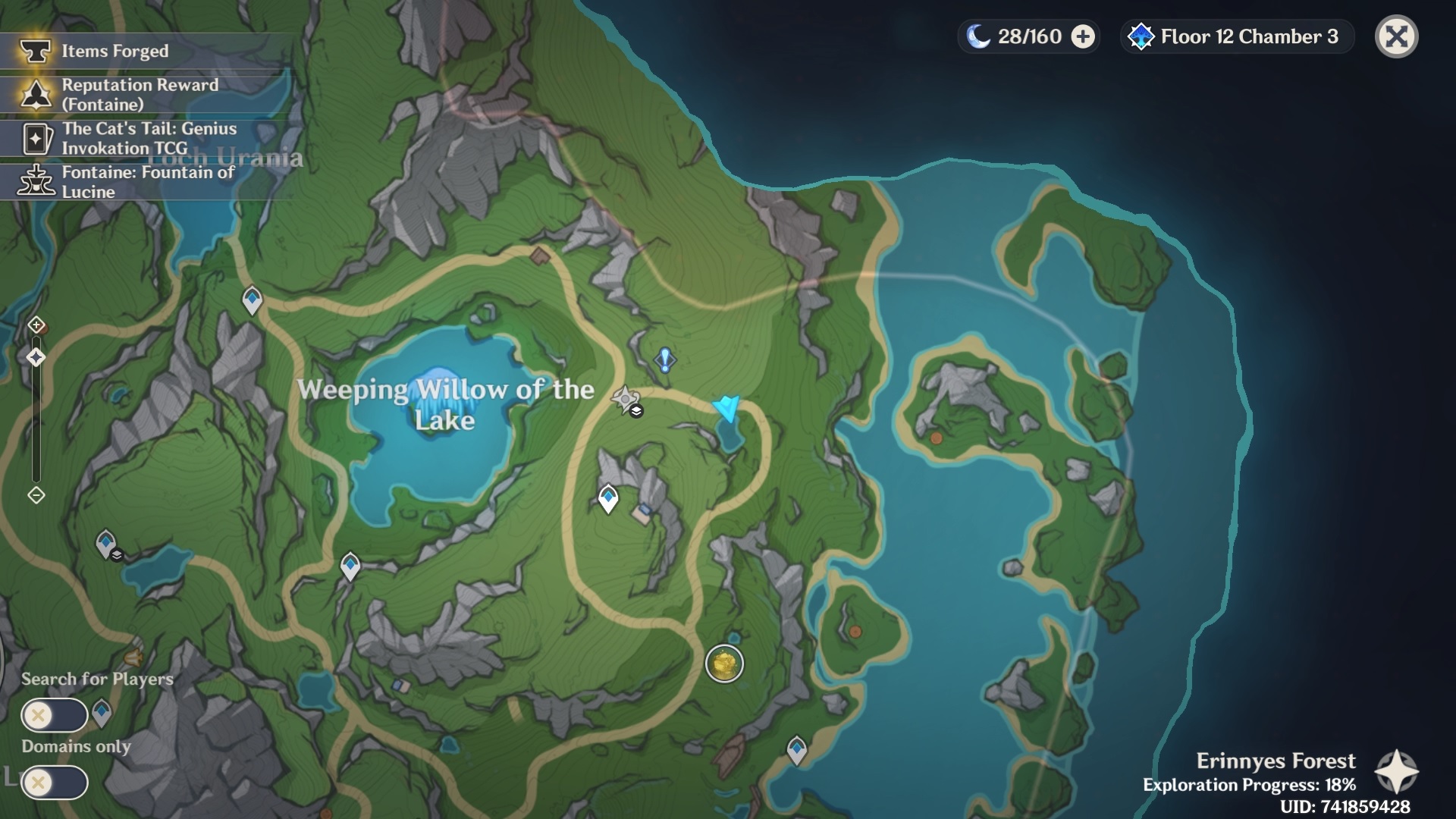This screenshot has width=1456, height=819.
Task: Zoom out with the map minus control
Action: (x=36, y=495)
